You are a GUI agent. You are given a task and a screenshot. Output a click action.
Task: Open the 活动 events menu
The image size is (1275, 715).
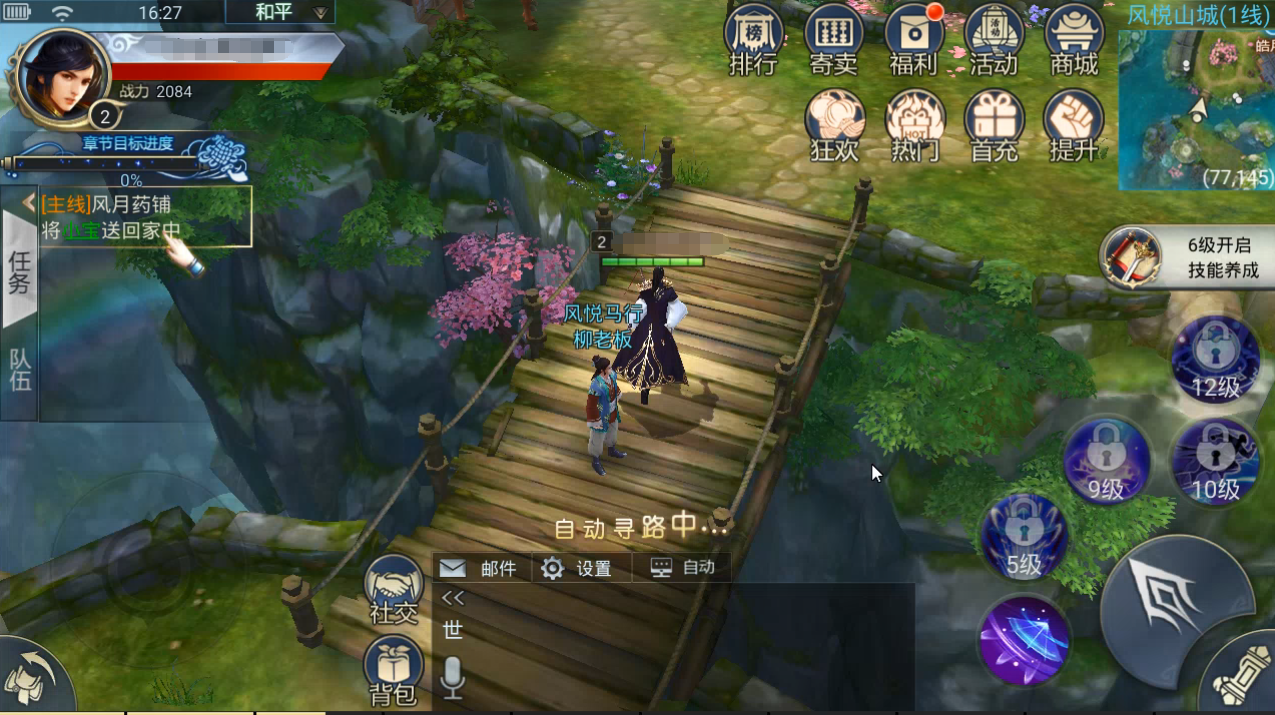993,42
